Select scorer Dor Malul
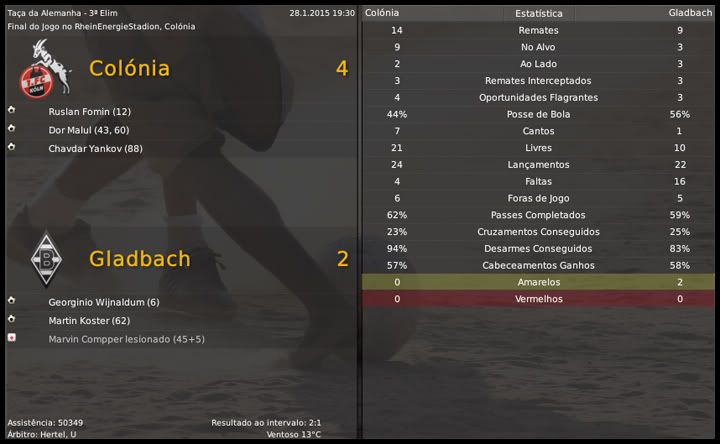This screenshot has height=444, width=720. point(88,130)
